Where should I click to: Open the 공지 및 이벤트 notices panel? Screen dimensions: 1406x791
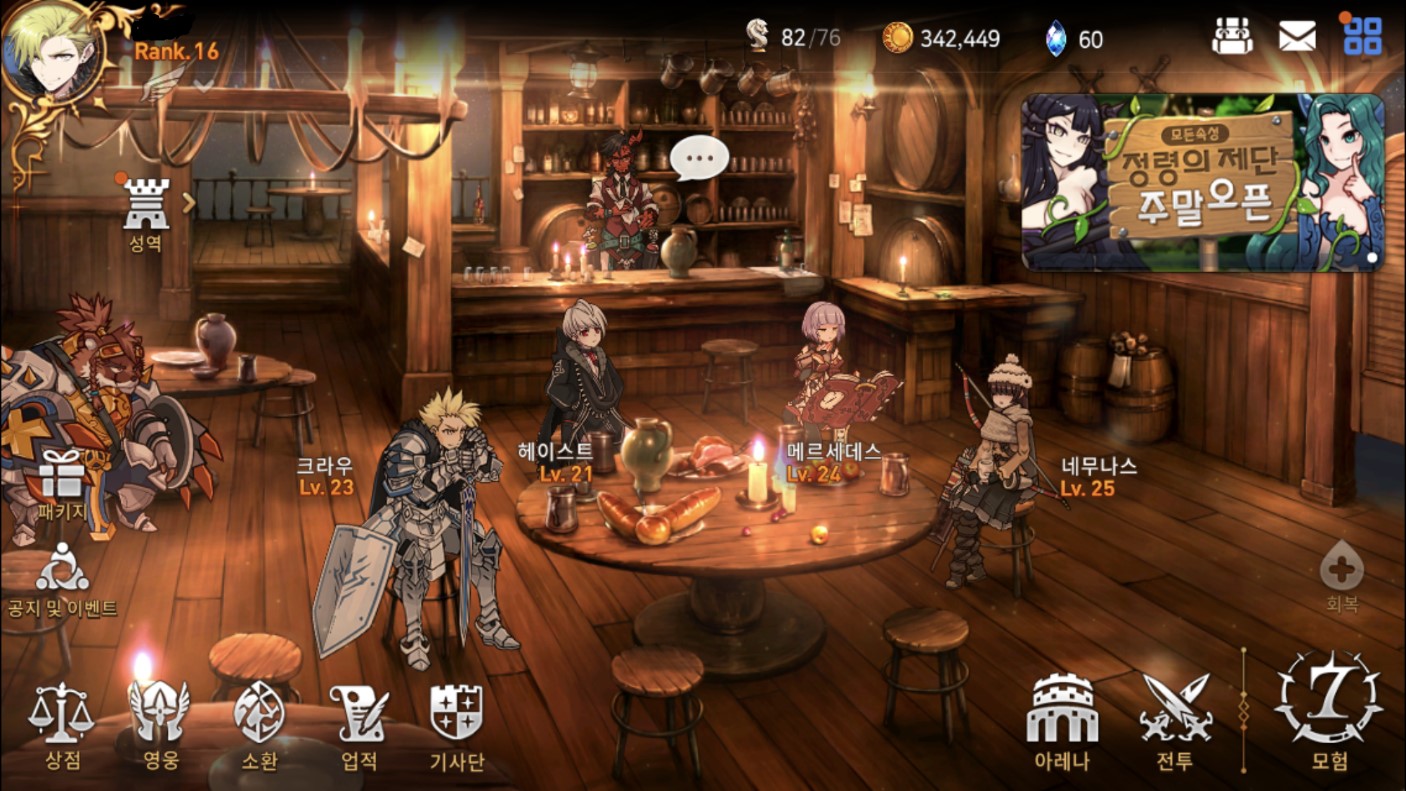point(62,579)
